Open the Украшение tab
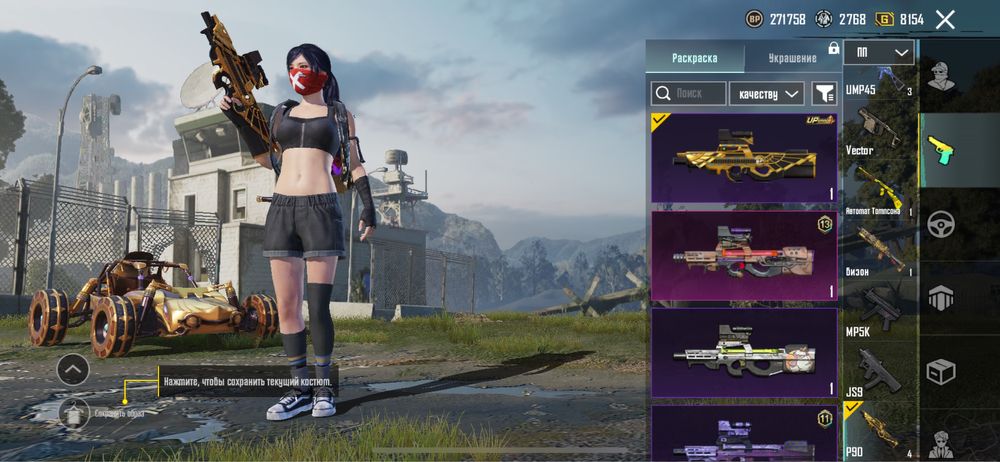Screen dimensions: 1000x462 click(792, 58)
